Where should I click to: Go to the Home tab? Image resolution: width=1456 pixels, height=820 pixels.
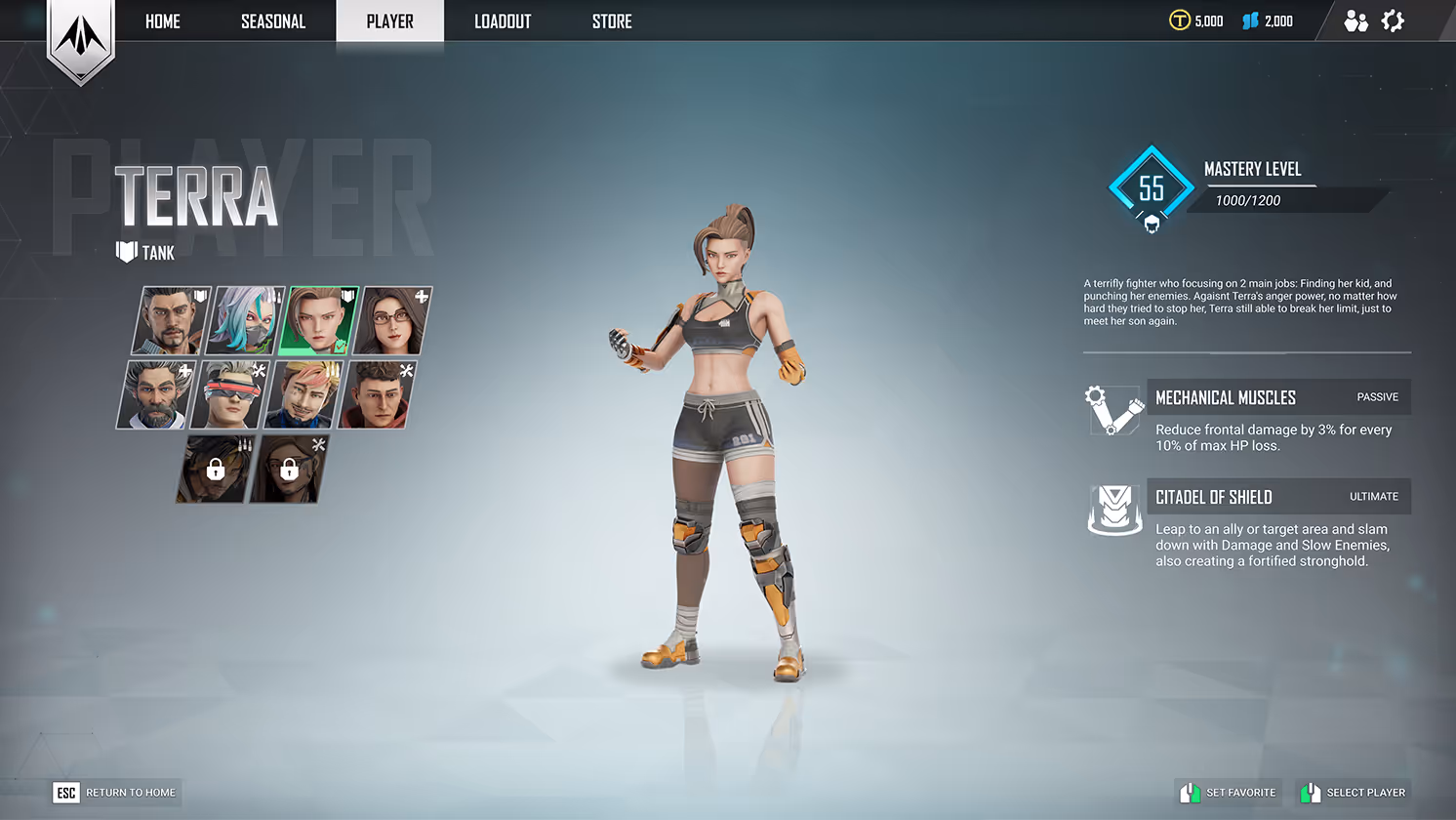pyautogui.click(x=163, y=21)
